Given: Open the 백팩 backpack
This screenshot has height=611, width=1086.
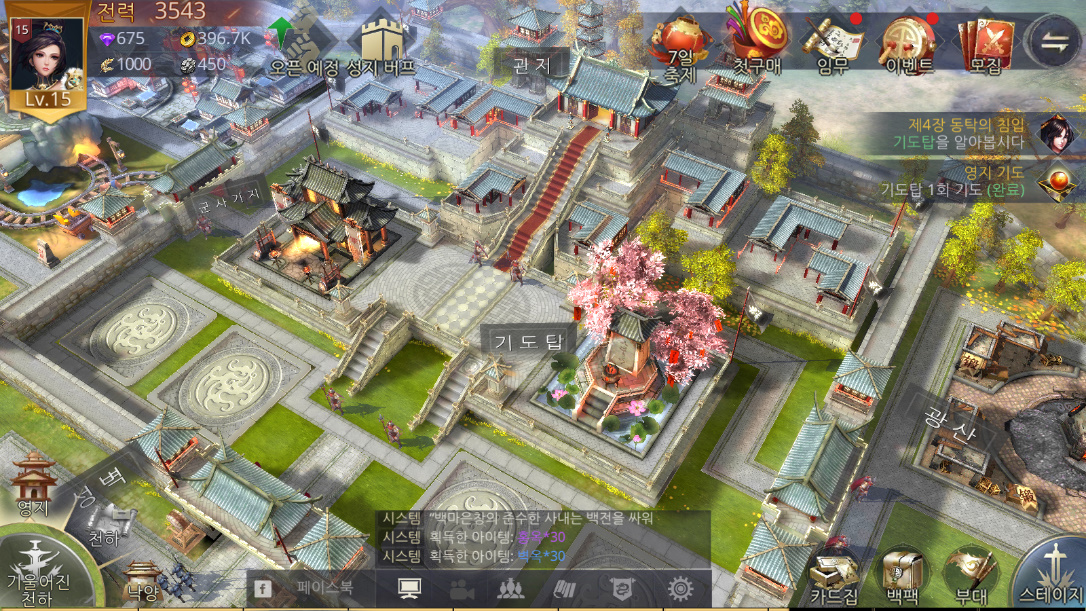Looking at the screenshot, I should [902, 577].
